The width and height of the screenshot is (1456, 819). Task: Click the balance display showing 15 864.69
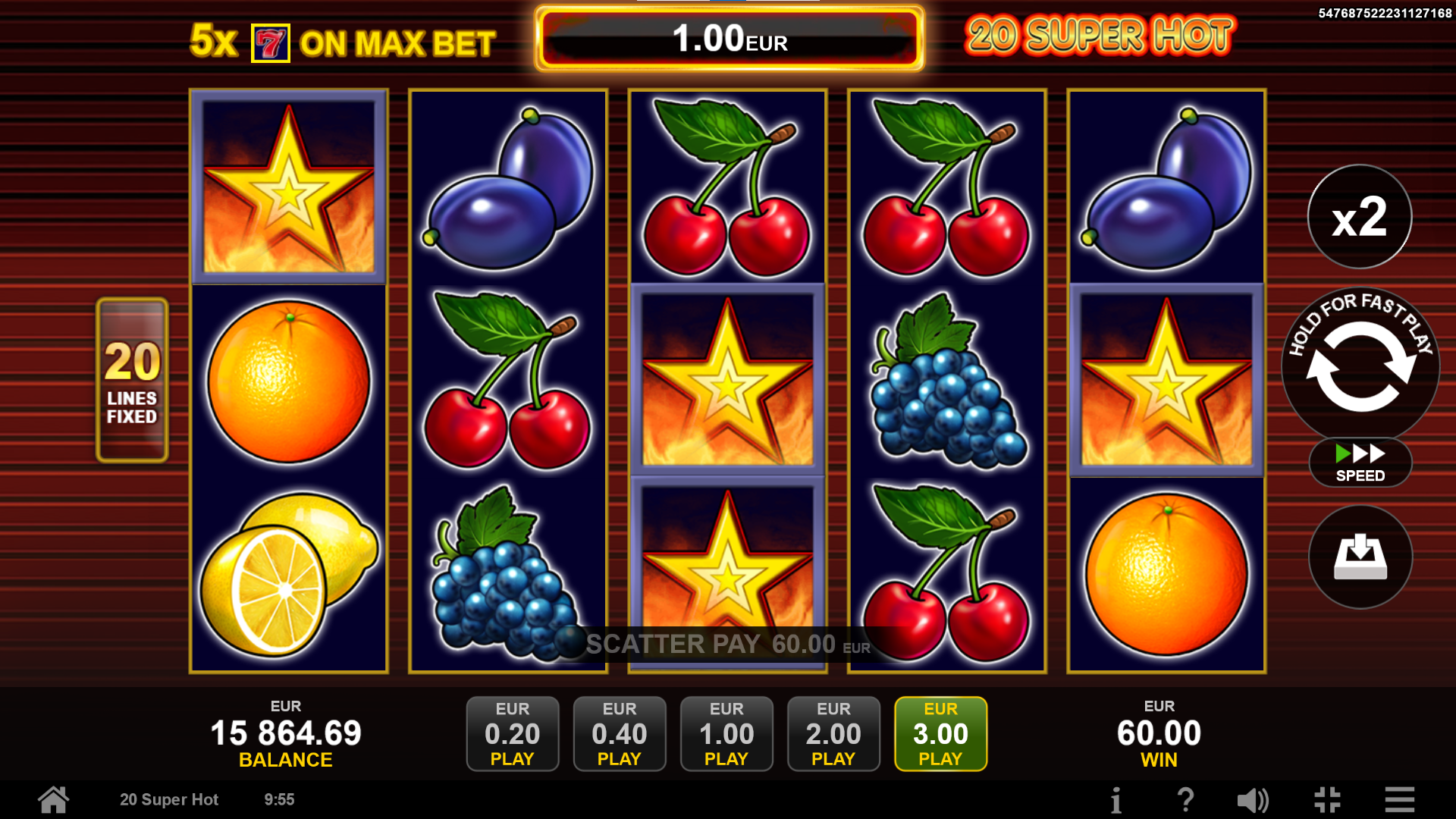click(x=286, y=733)
